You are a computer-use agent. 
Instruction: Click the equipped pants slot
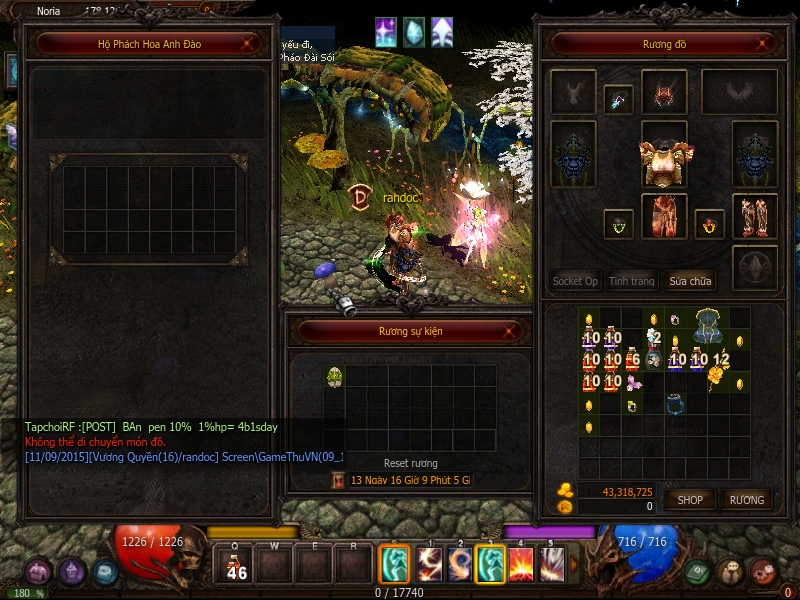(x=664, y=215)
